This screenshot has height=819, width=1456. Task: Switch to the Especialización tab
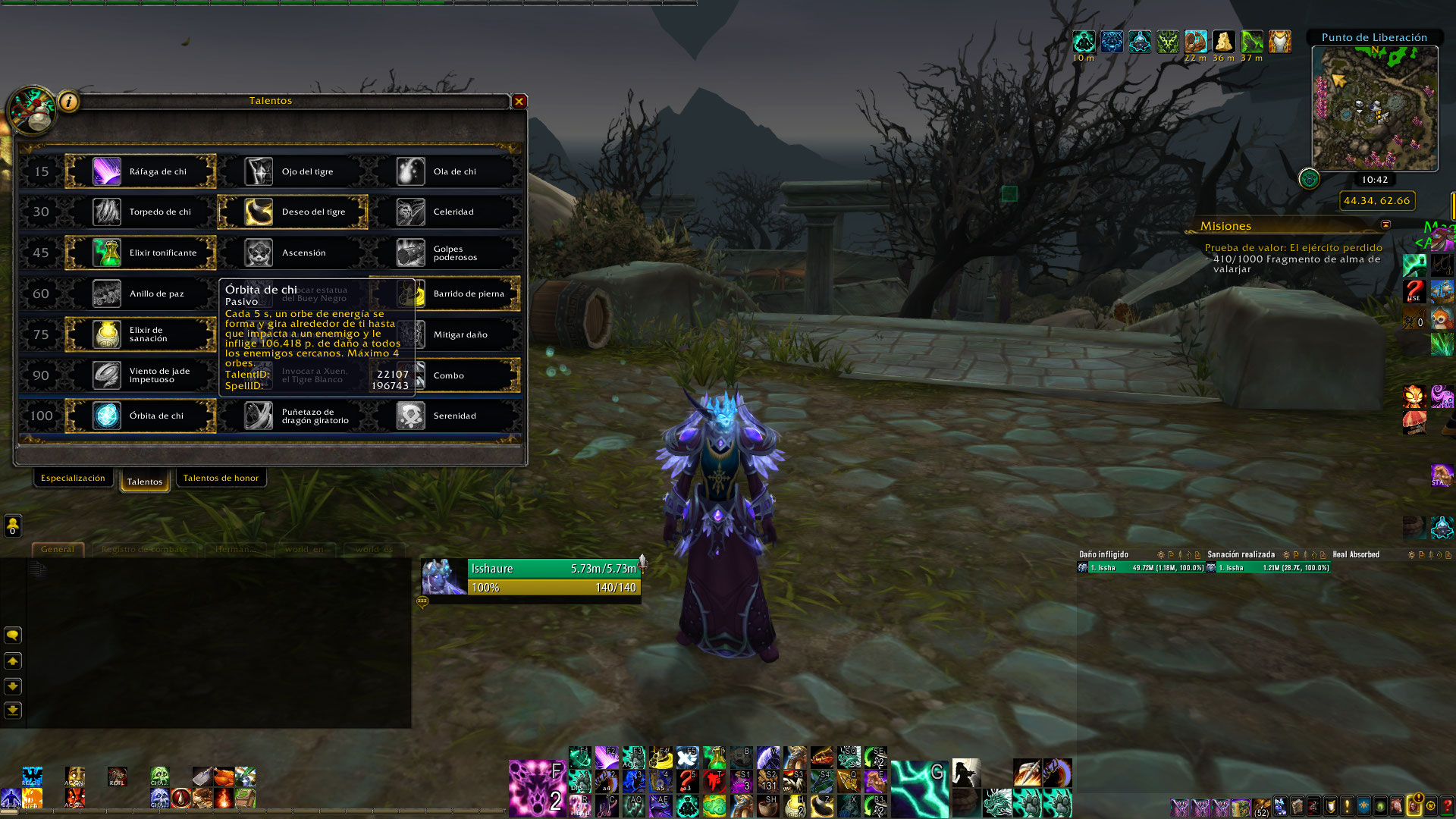73,478
